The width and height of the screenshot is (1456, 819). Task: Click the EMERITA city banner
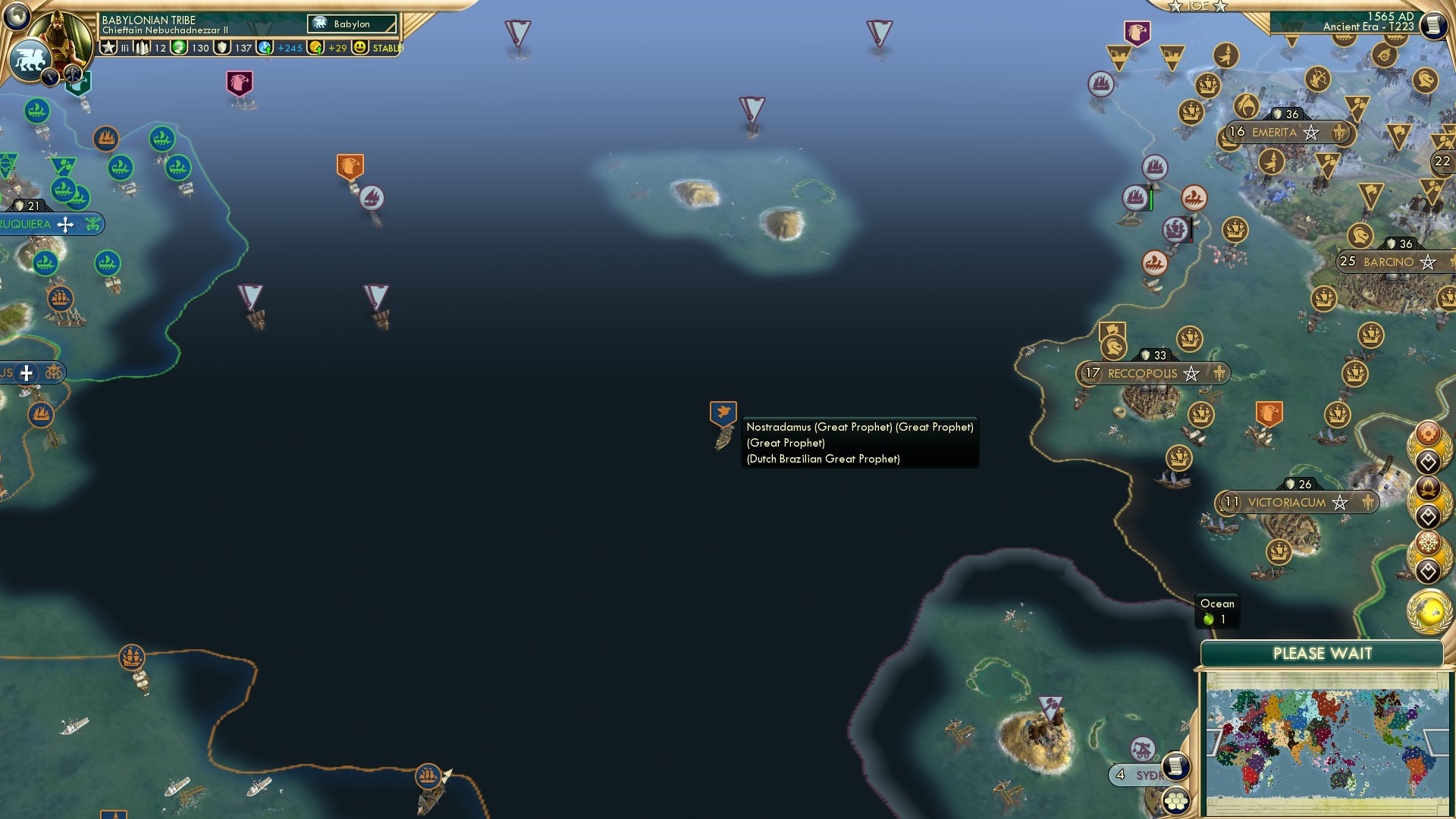tap(1280, 130)
